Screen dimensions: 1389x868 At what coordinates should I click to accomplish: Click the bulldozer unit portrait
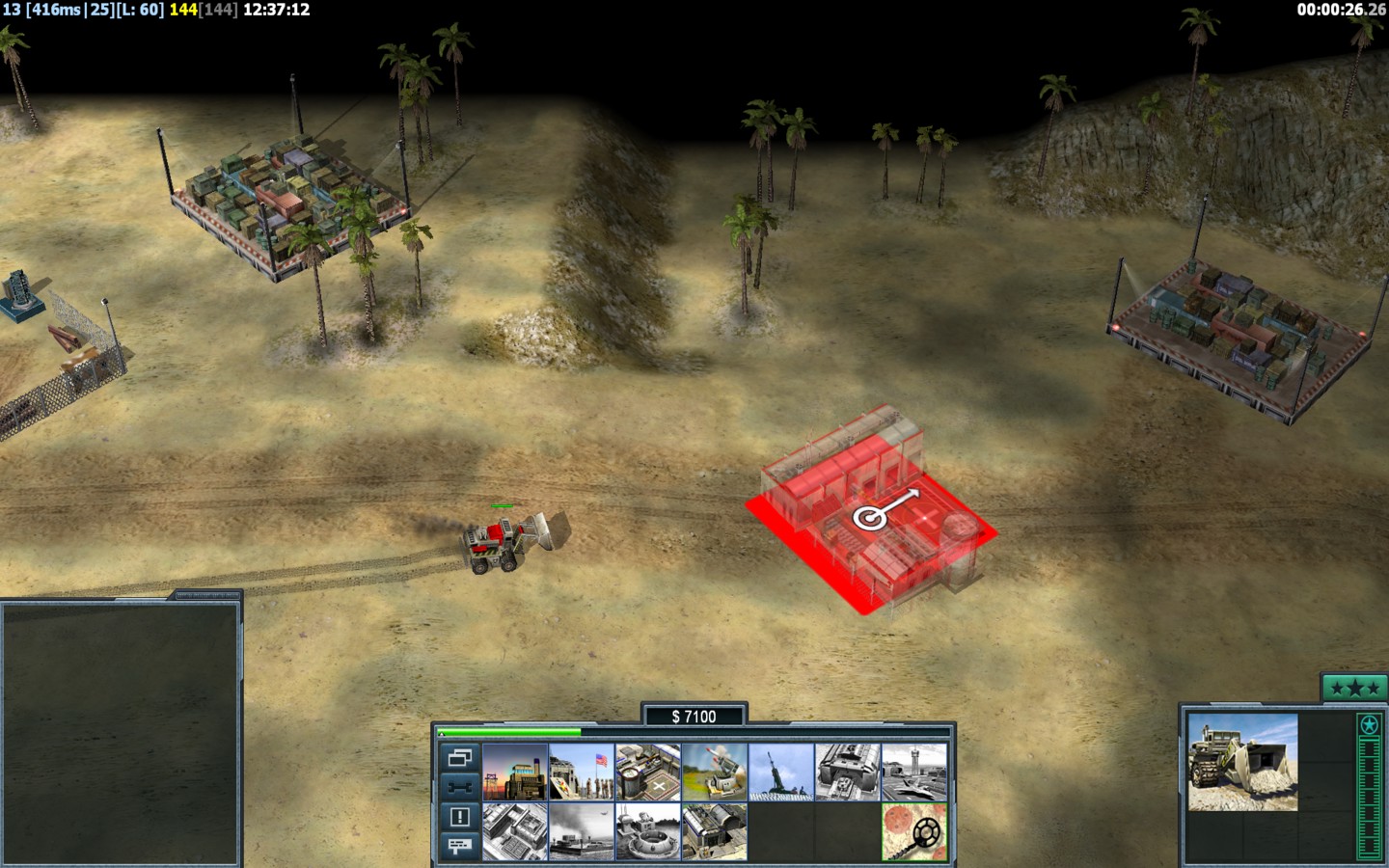(1242, 762)
